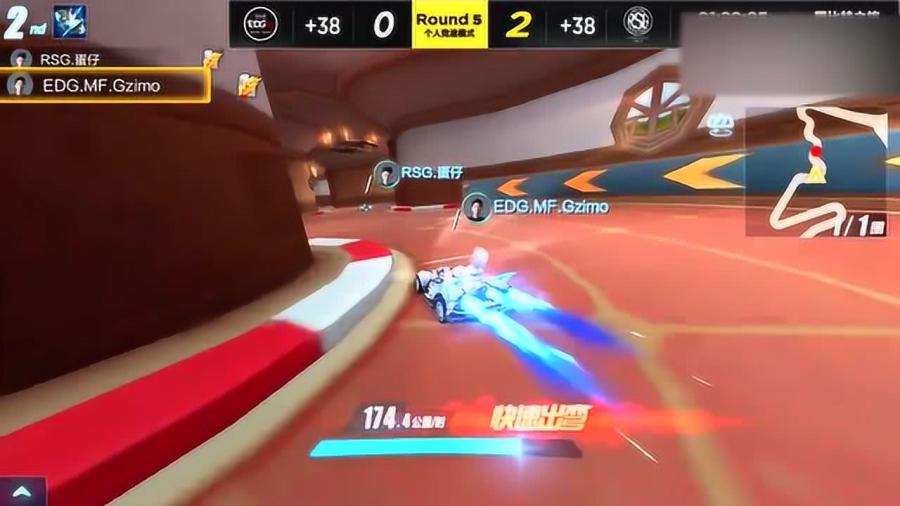Click the EDG team logo on the scoreboard
The image size is (900, 506).
[261, 24]
